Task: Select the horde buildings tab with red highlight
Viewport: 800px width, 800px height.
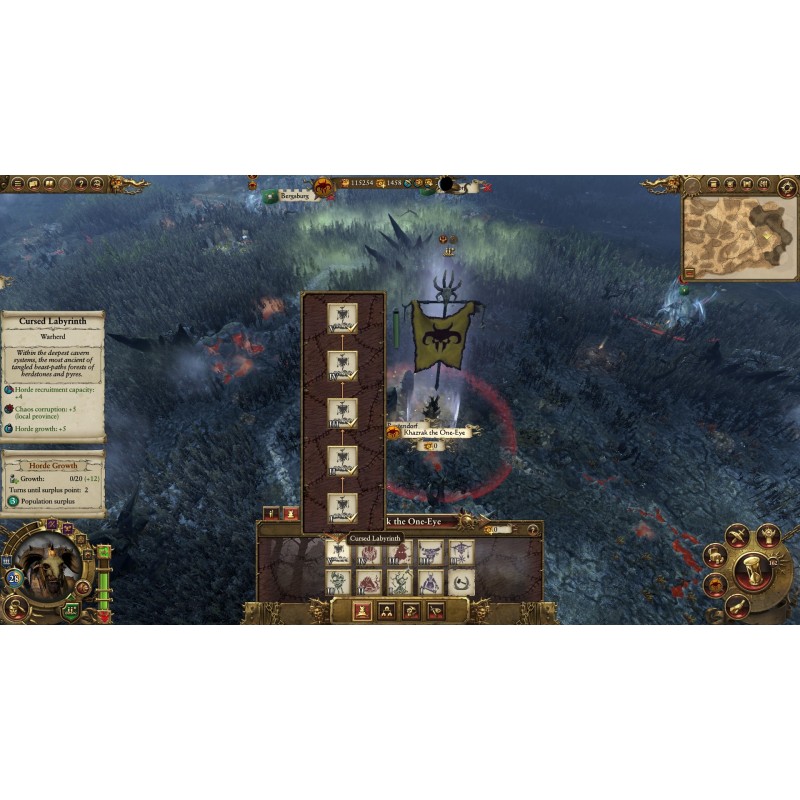Action: pos(360,611)
